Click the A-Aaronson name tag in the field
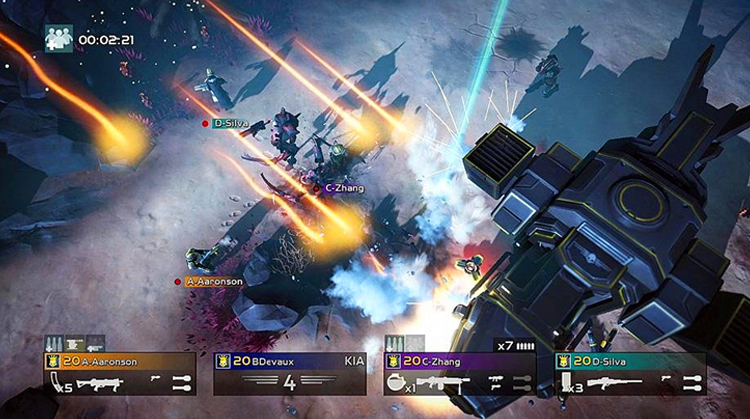The width and height of the screenshot is (750, 419). click(214, 282)
